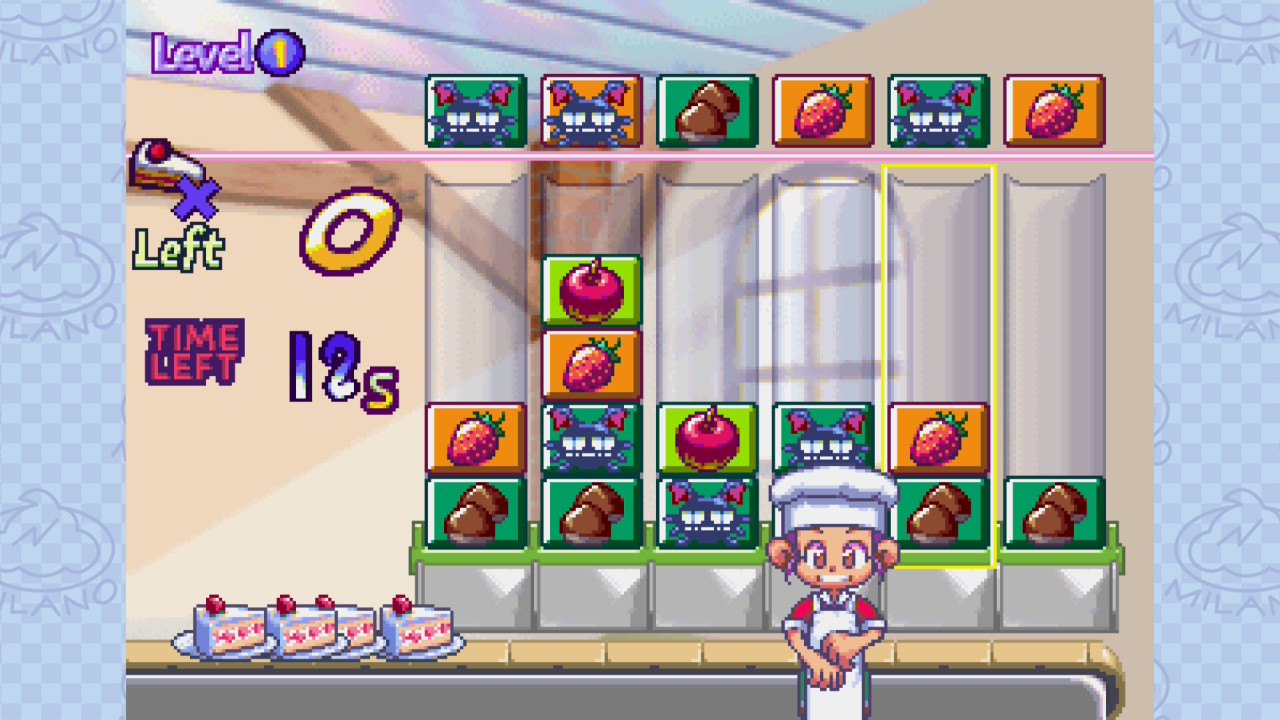Choose the strawberry tile inside the yellow-outlined column

(x=938, y=438)
